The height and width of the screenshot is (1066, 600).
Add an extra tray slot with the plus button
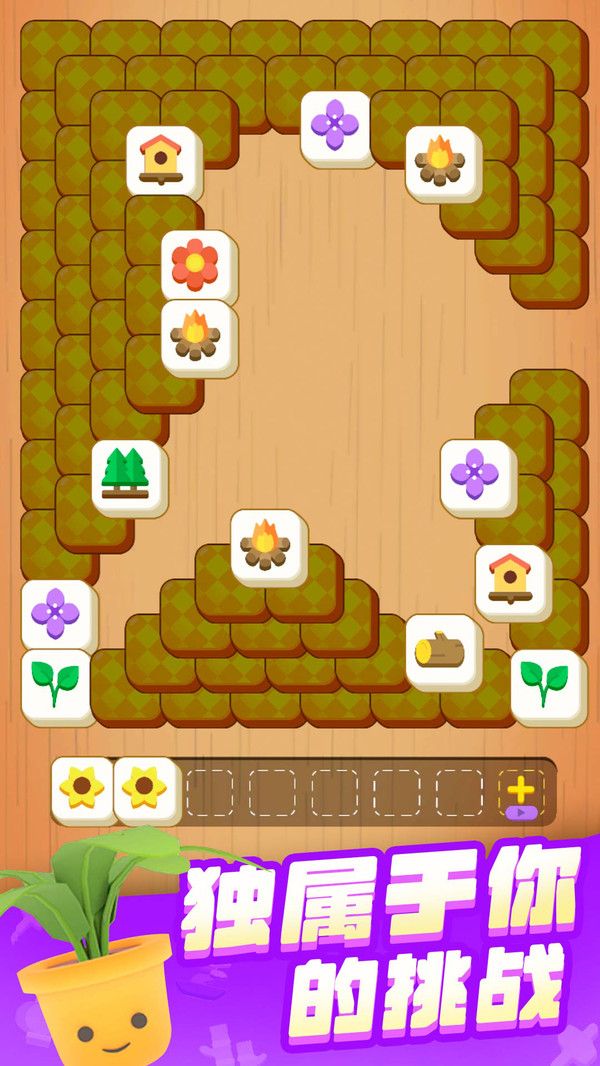[521, 792]
